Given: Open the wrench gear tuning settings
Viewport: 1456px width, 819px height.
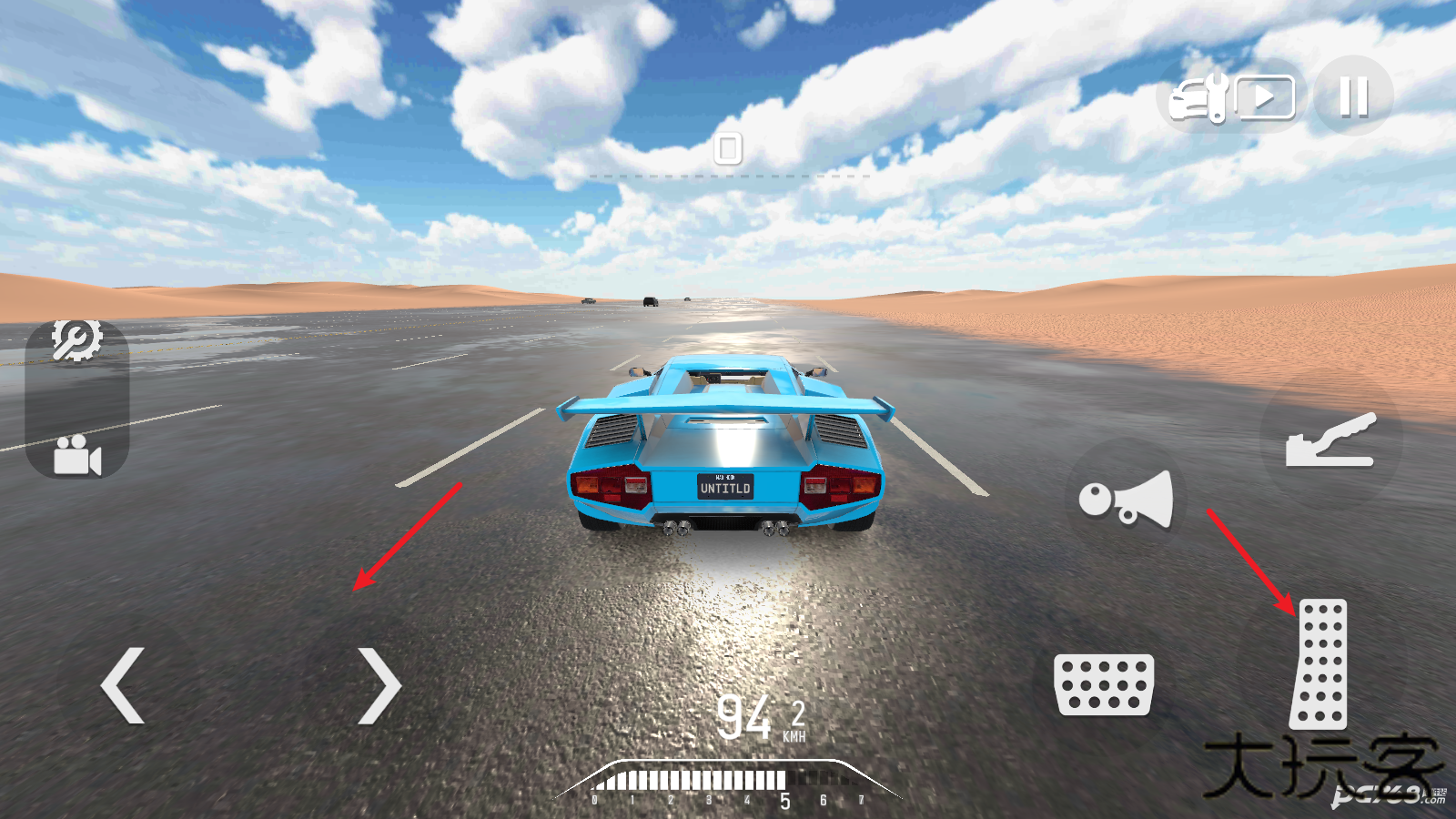Looking at the screenshot, I should point(76,341).
